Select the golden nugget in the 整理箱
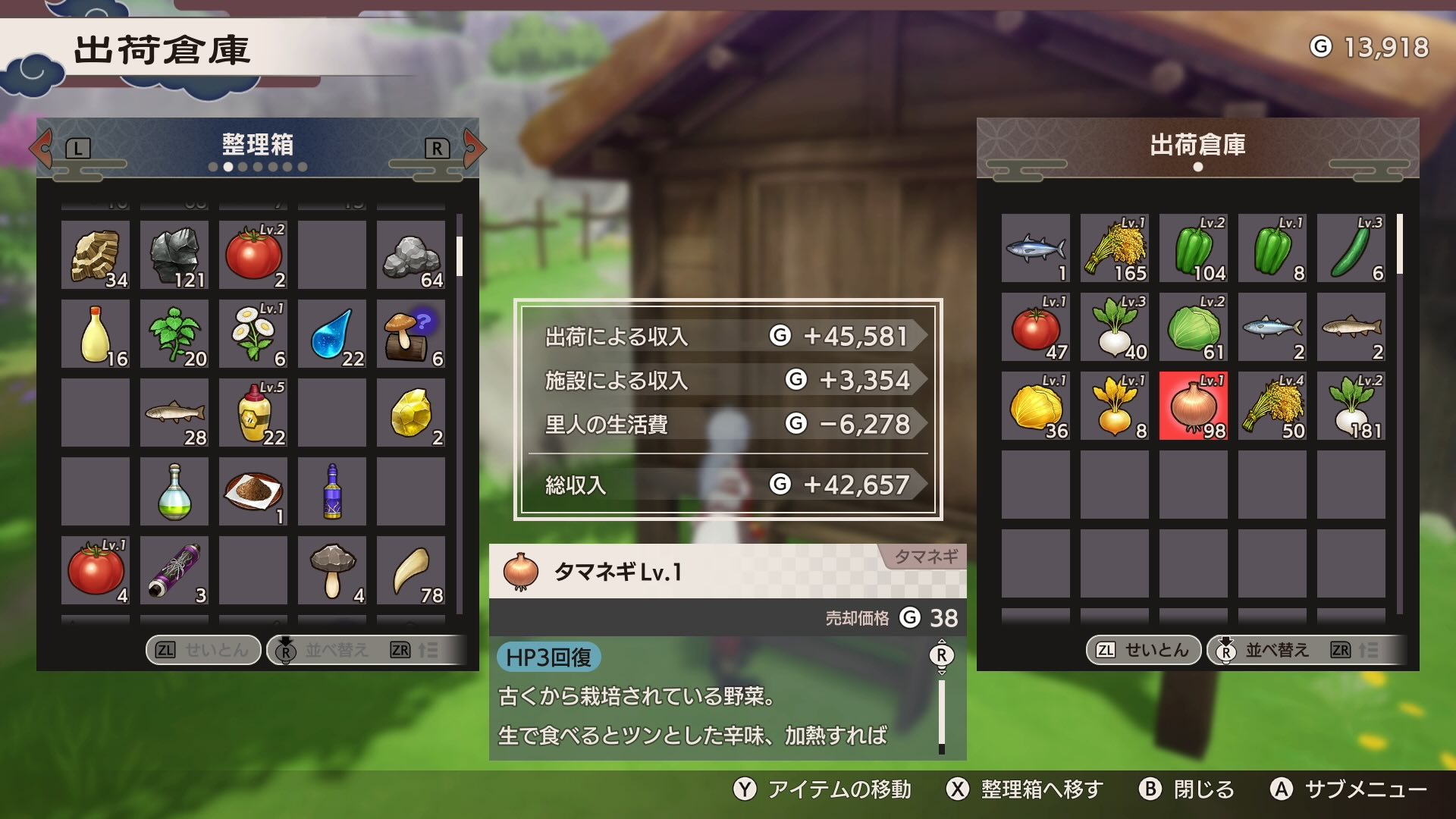1456x819 pixels. click(x=410, y=413)
